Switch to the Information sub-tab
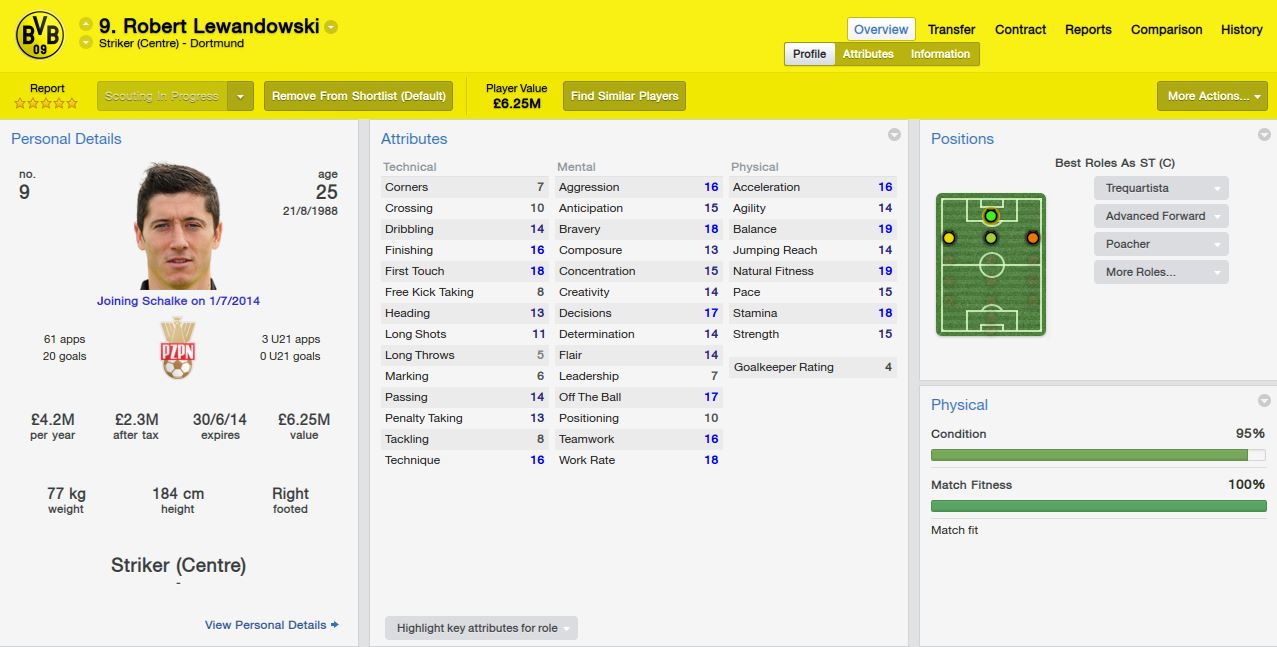Screen dimensions: 1277x647 click(x=940, y=54)
